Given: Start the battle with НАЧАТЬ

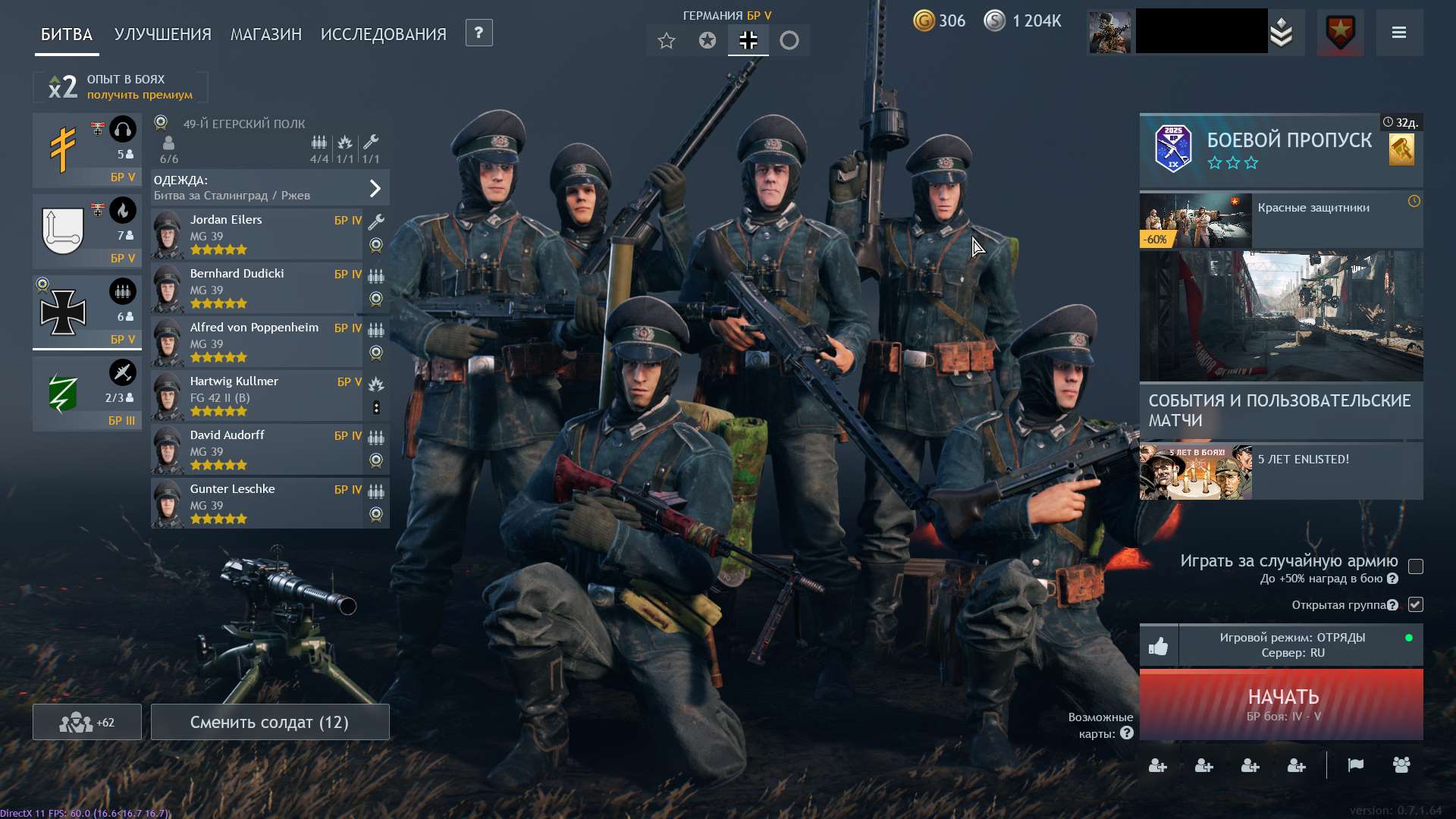Looking at the screenshot, I should pos(1282,704).
